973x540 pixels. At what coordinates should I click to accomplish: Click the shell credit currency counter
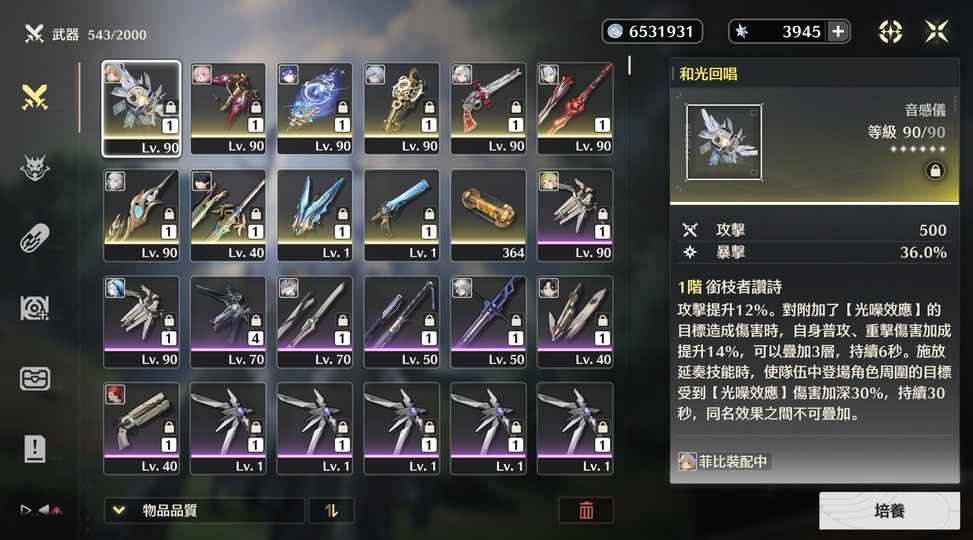pos(652,31)
